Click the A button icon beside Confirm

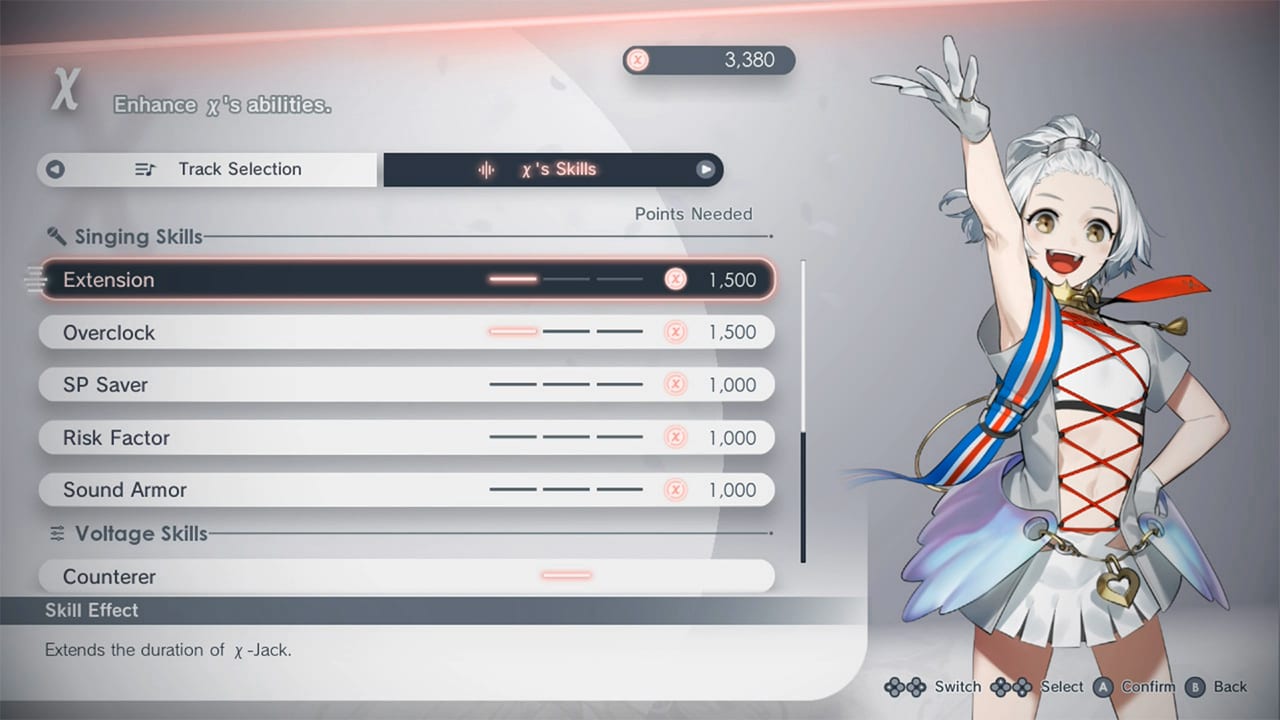pyautogui.click(x=1102, y=687)
